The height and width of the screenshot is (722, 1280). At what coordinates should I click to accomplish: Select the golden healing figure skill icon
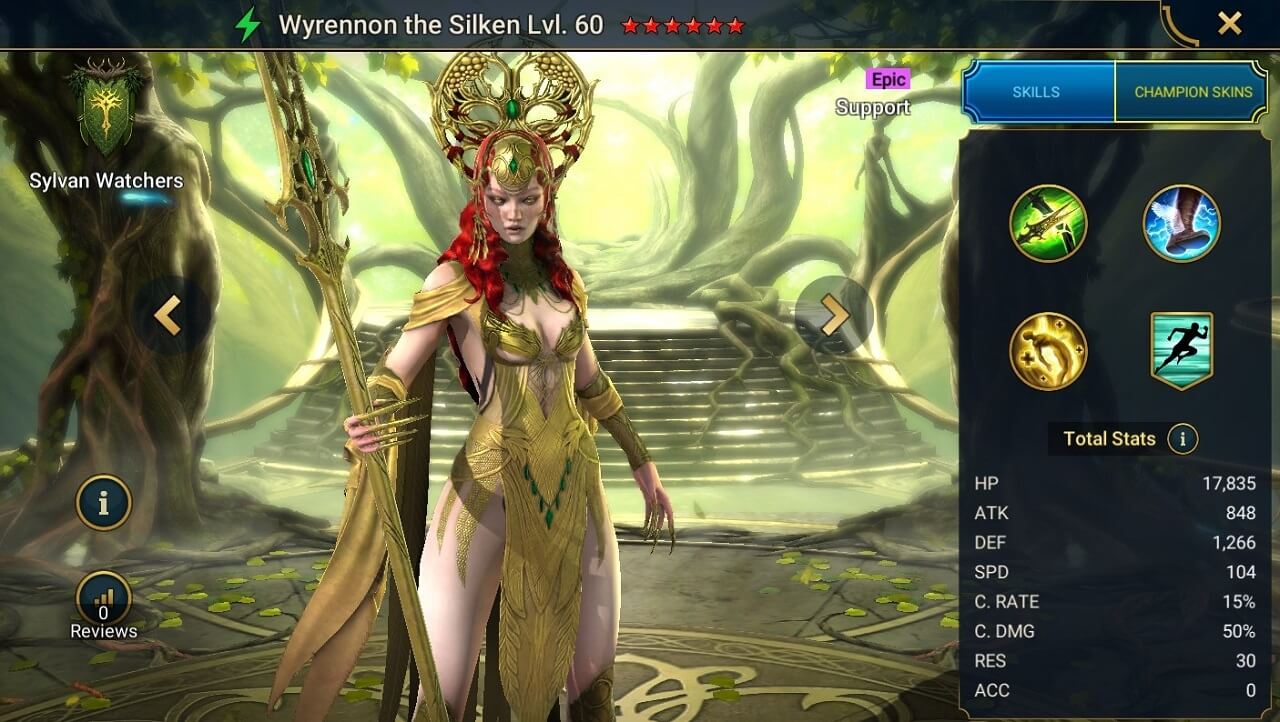tap(1048, 351)
